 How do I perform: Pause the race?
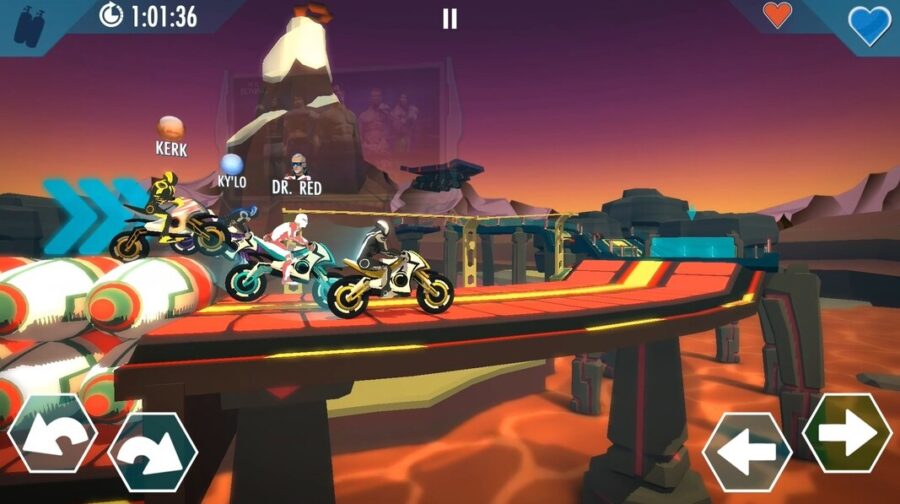(450, 19)
